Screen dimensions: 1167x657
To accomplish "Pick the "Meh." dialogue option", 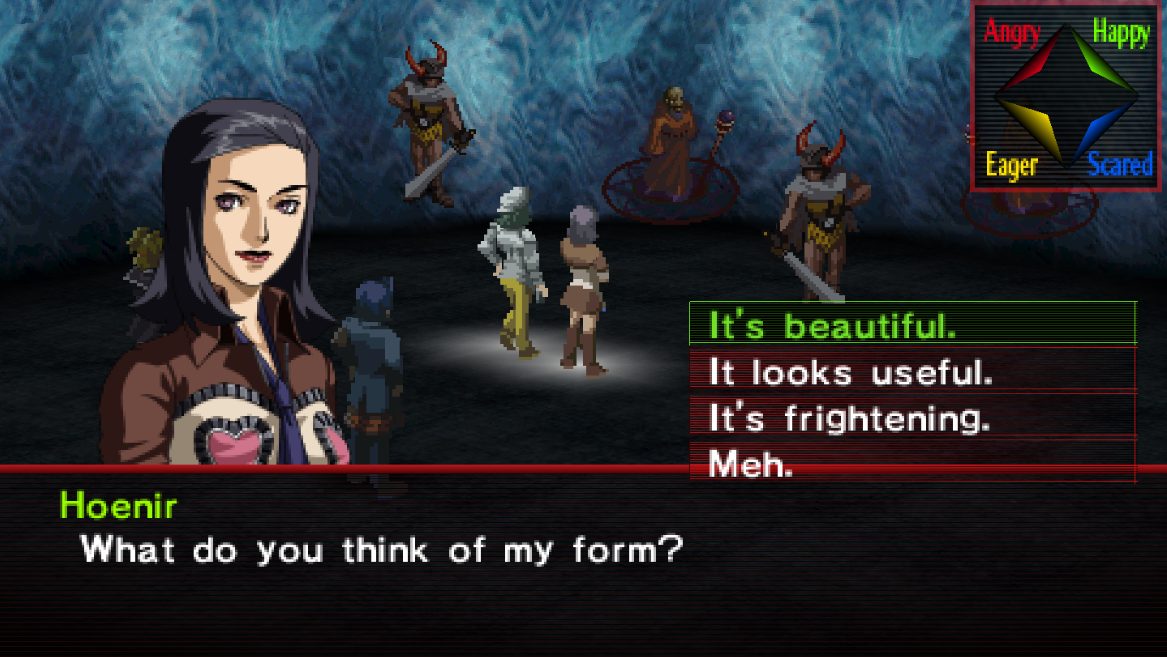I will [911, 463].
